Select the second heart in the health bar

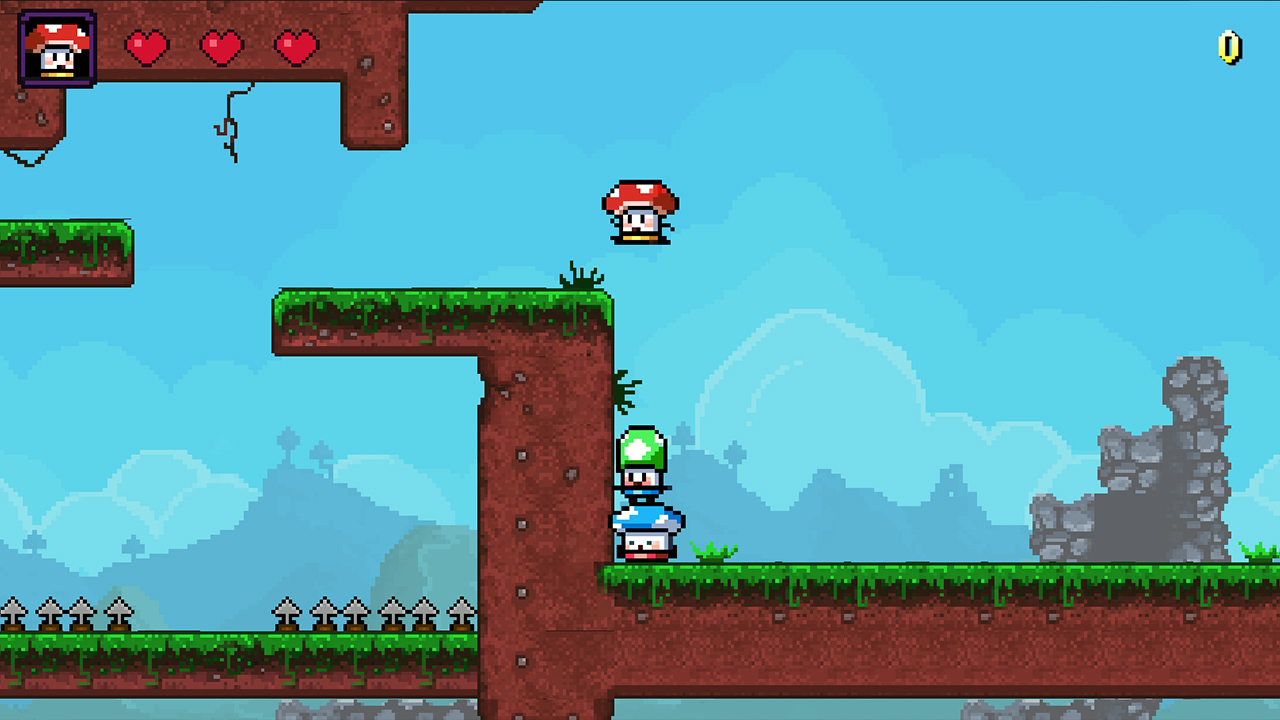click(x=220, y=48)
